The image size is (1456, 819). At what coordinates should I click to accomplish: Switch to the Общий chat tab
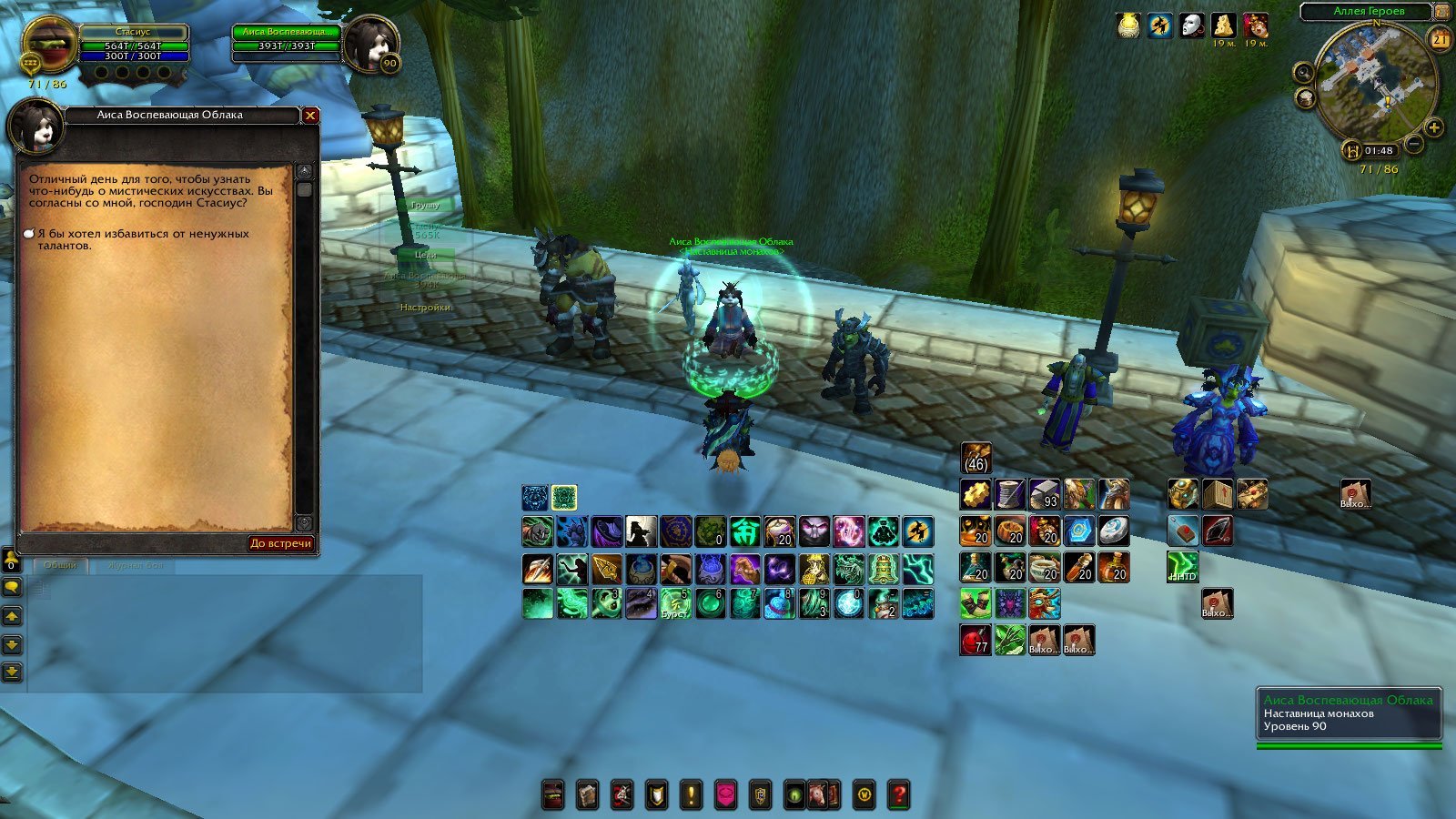60,565
